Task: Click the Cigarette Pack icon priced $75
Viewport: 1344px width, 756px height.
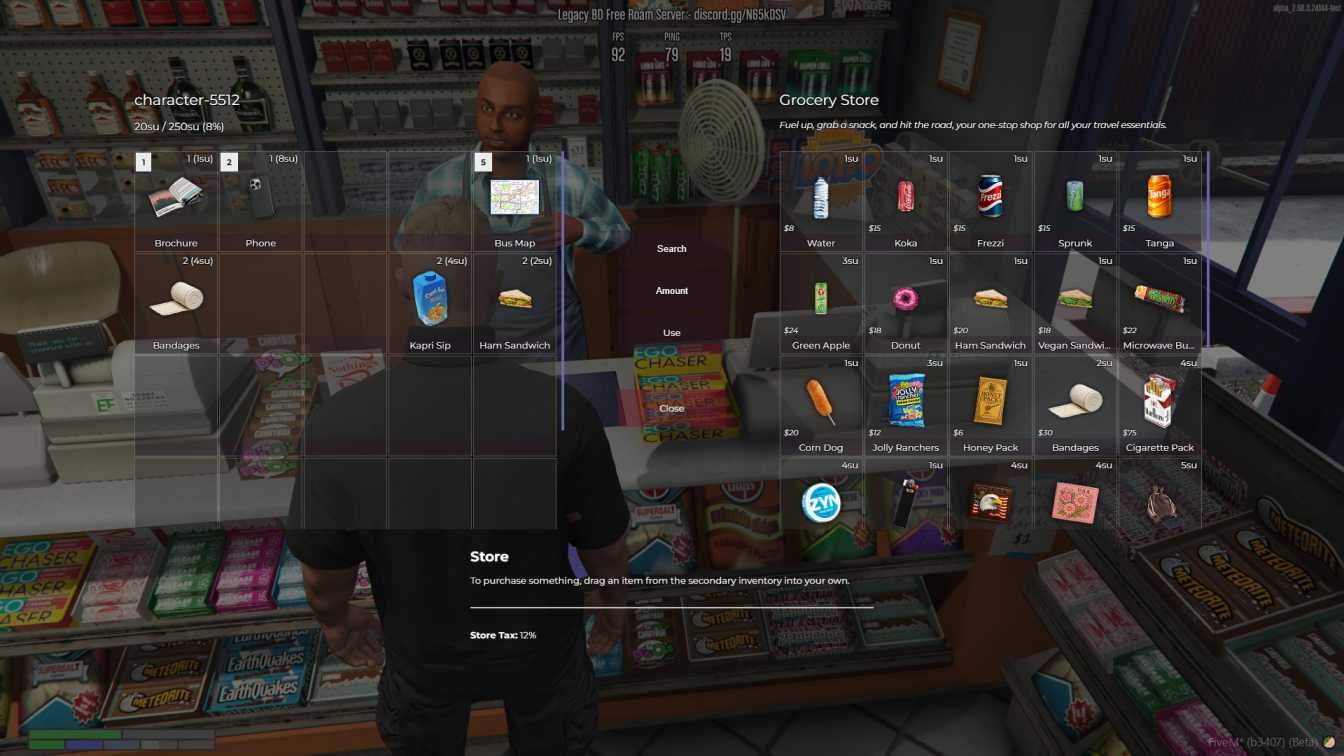Action: [x=1159, y=401]
